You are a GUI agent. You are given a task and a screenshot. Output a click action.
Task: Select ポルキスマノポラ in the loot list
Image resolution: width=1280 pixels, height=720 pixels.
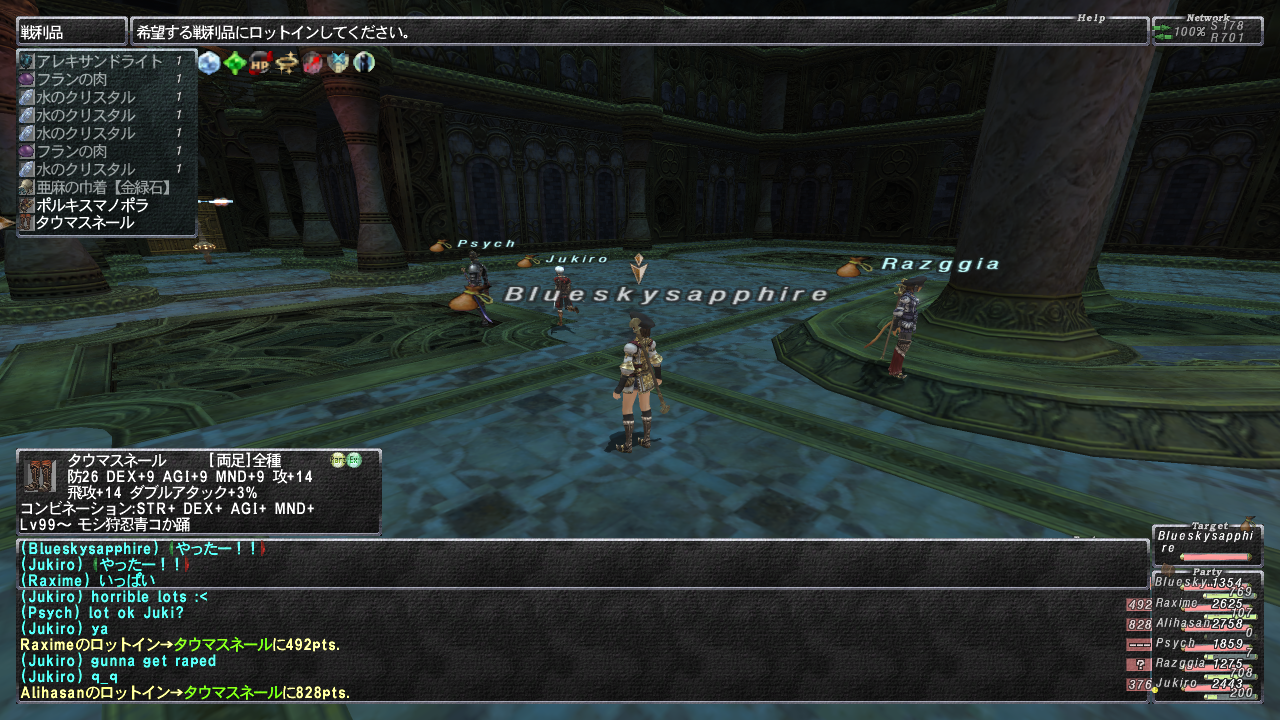pyautogui.click(x=91, y=205)
